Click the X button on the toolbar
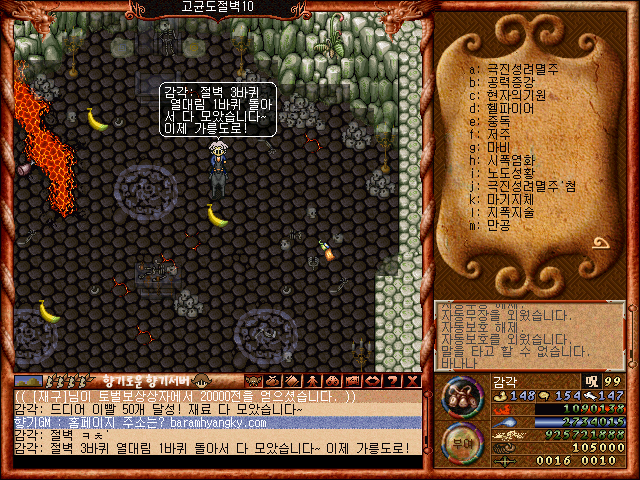 [x=412, y=381]
